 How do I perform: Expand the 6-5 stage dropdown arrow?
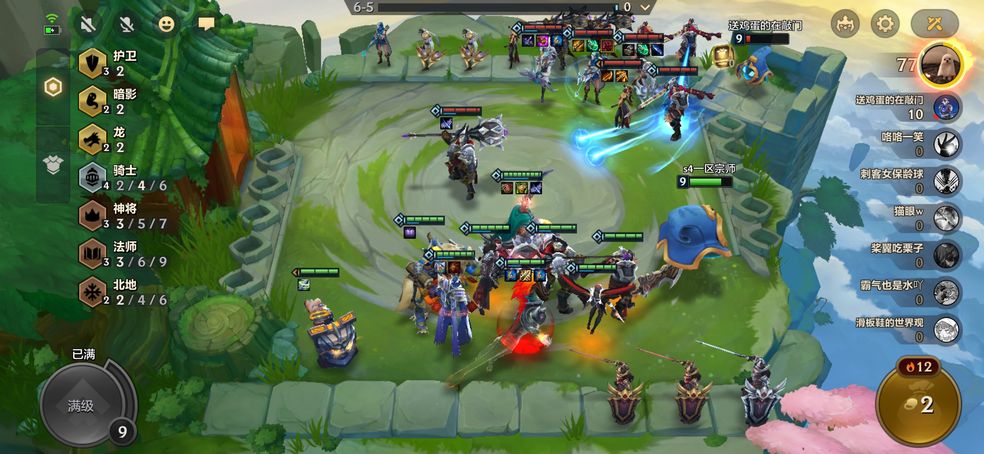pos(647,7)
